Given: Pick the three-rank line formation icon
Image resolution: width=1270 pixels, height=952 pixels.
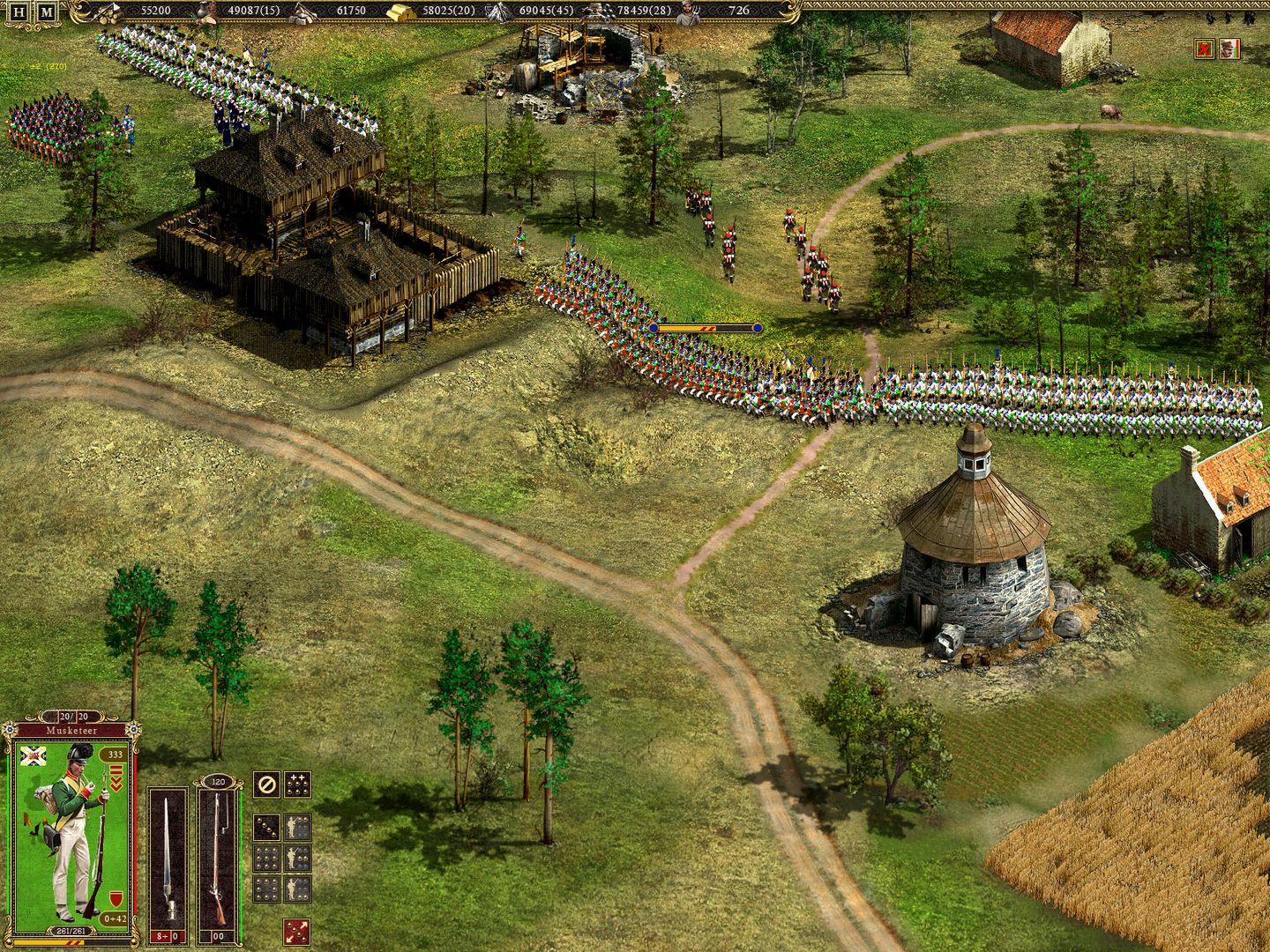Looking at the screenshot, I should pyautogui.click(x=265, y=857).
